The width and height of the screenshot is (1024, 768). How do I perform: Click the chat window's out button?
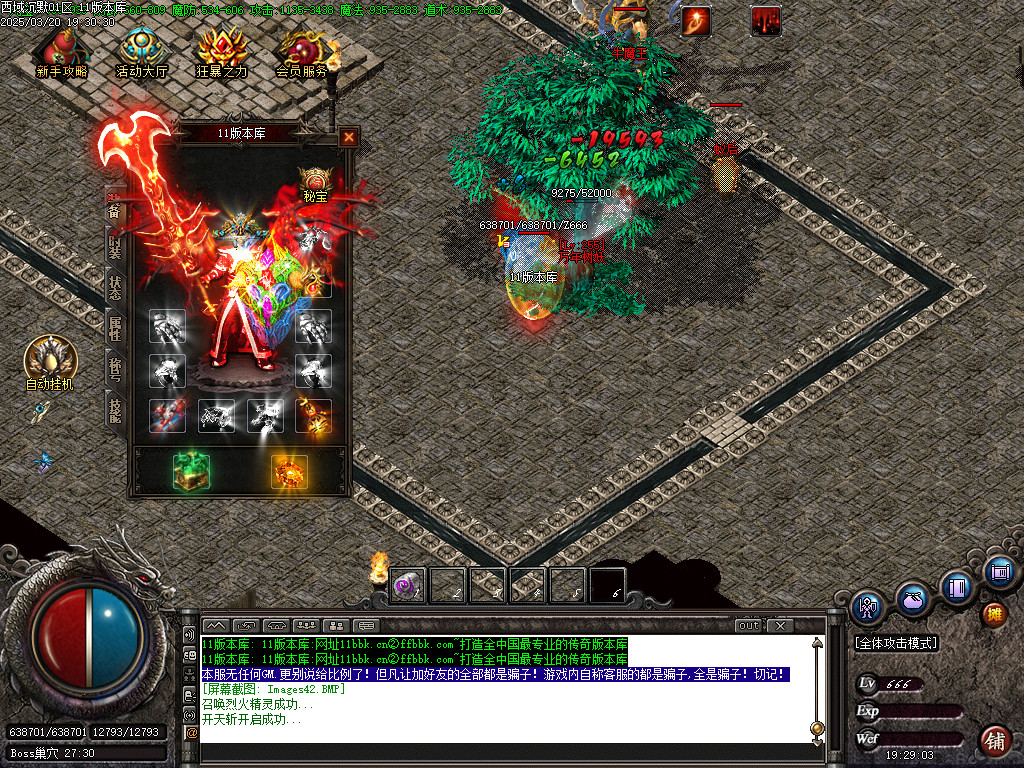tap(748, 626)
